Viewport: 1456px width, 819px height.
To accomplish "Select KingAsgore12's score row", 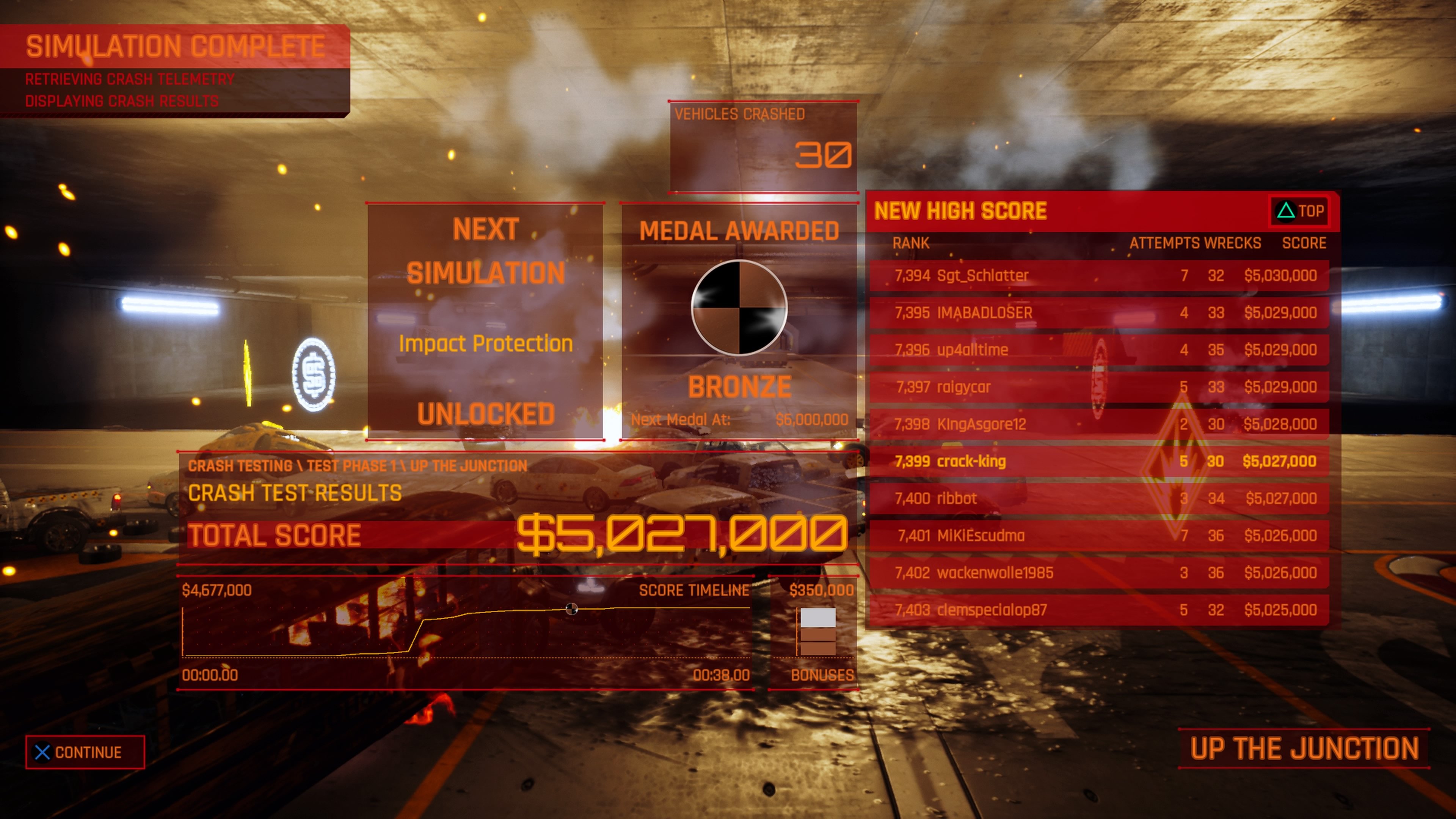I will pyautogui.click(x=1099, y=425).
